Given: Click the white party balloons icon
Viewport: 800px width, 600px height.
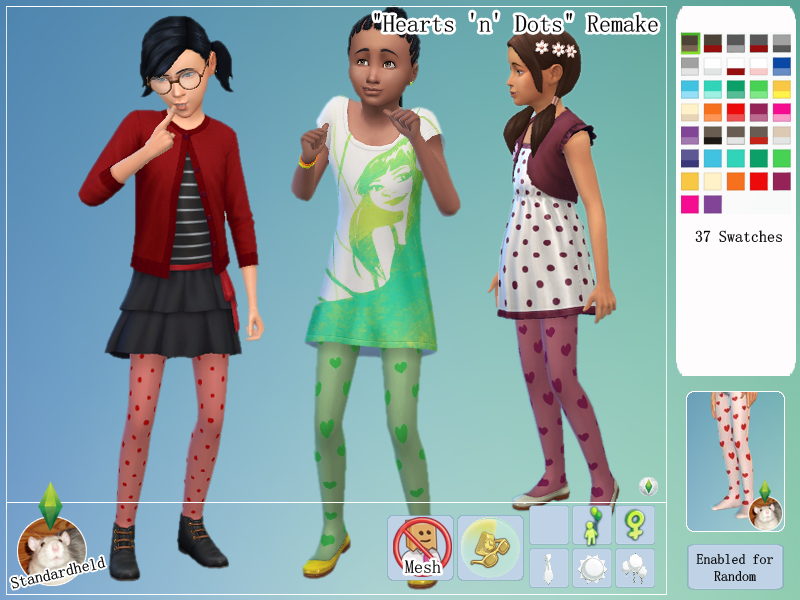Looking at the screenshot, I should pyautogui.click(x=635, y=568).
